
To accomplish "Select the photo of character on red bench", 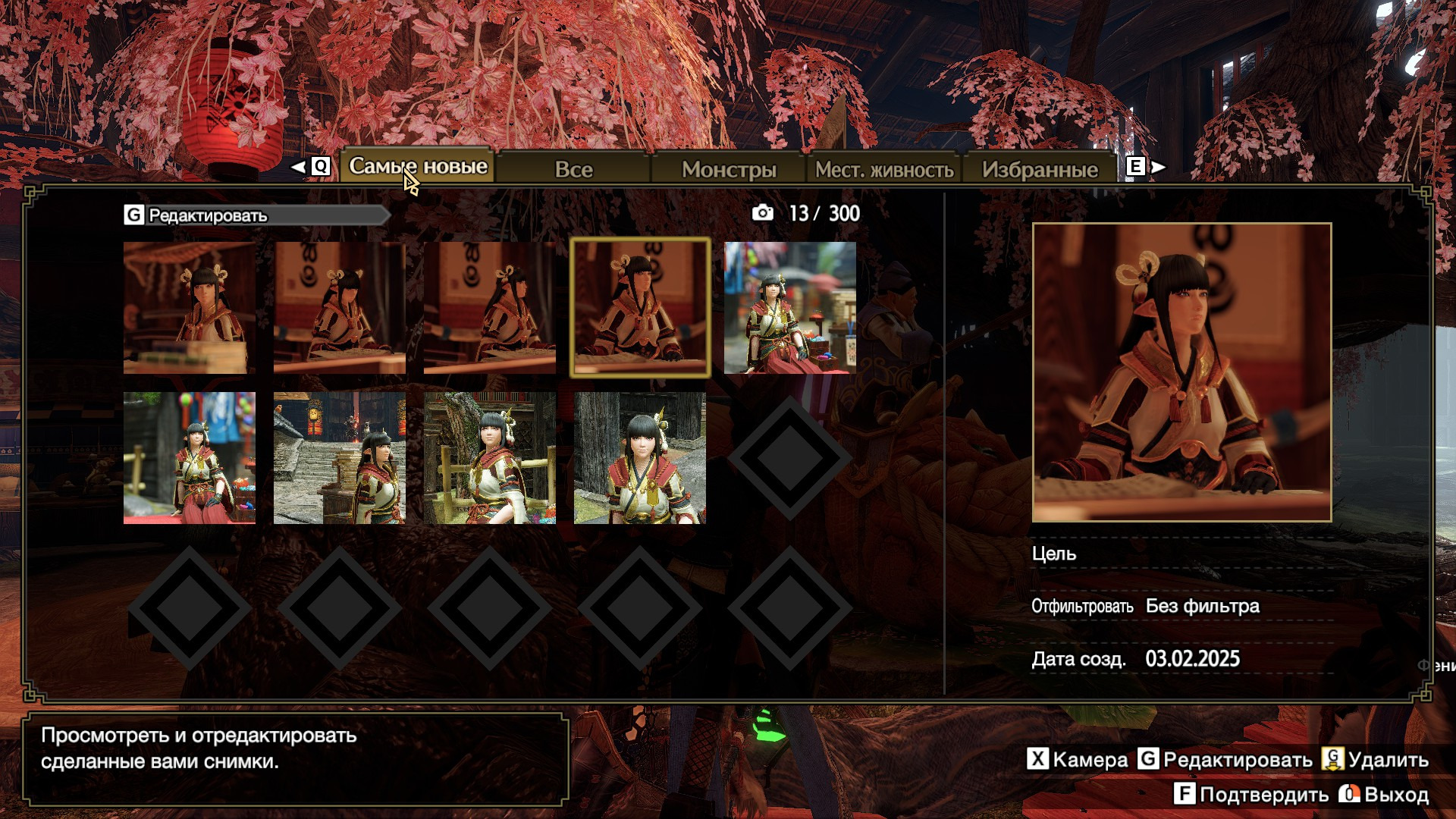I will coord(190,457).
